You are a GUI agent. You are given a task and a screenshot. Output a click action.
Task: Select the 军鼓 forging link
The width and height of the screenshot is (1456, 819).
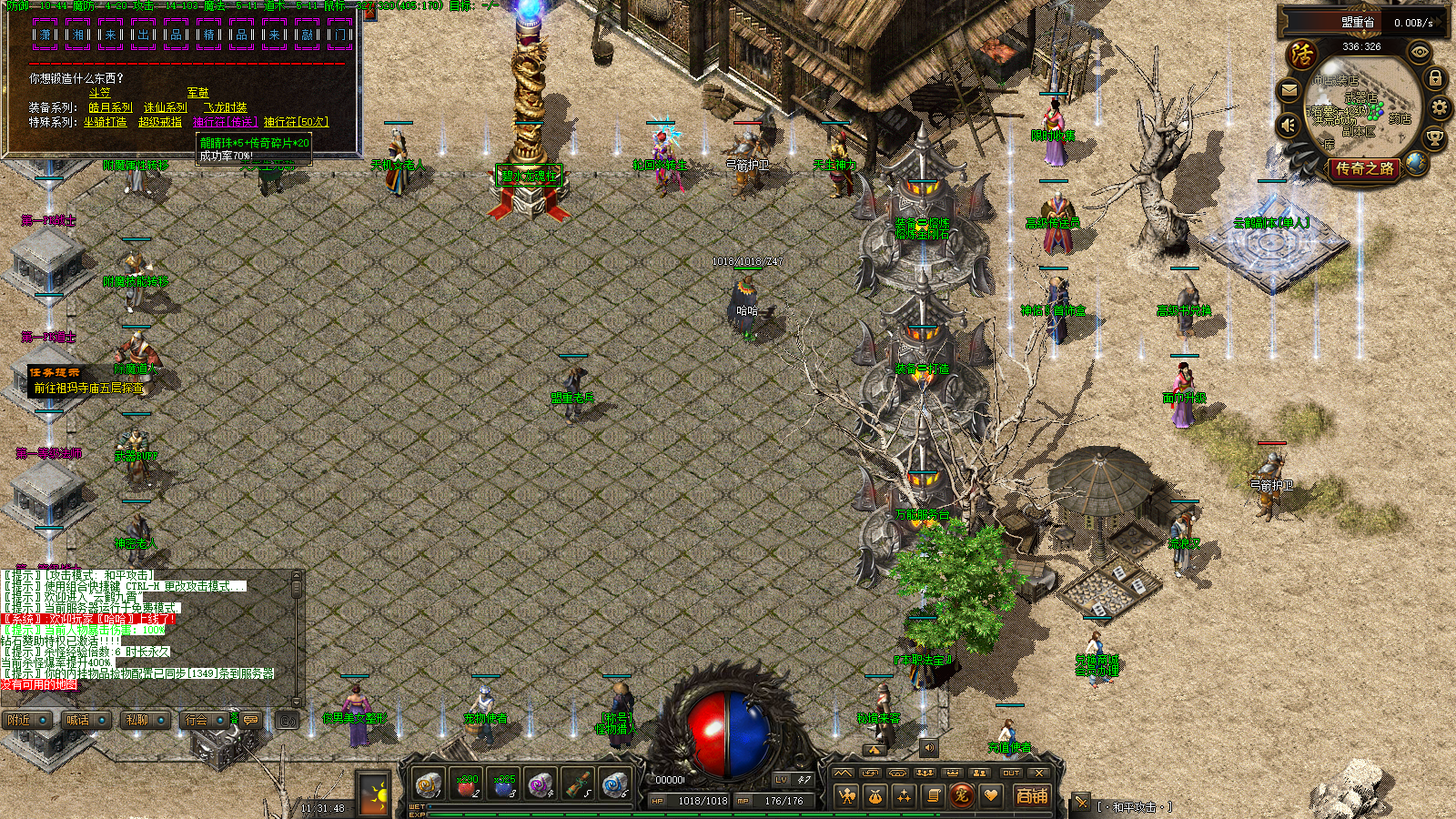[x=197, y=93]
